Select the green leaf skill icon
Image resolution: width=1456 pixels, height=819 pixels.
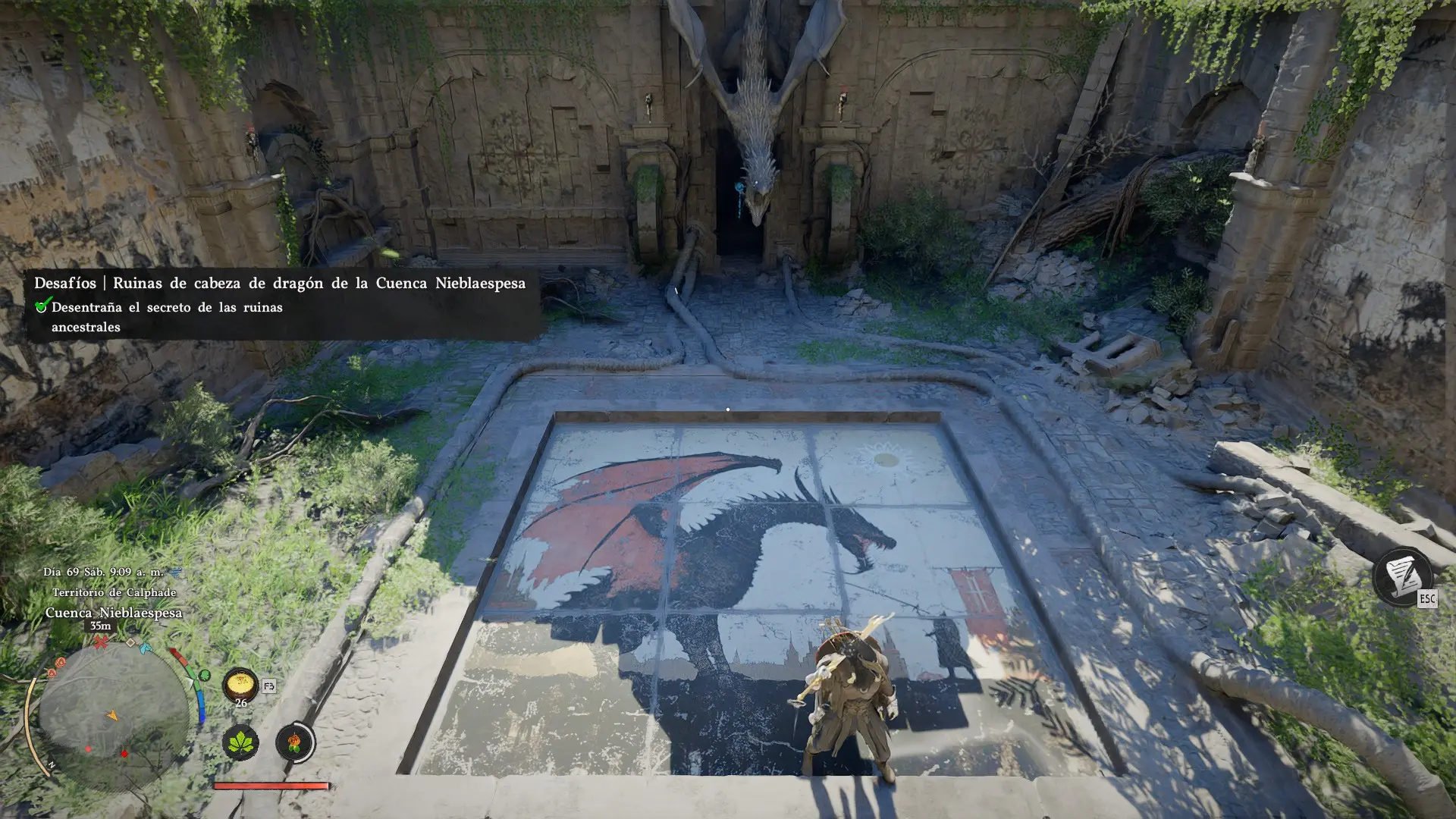point(240,742)
